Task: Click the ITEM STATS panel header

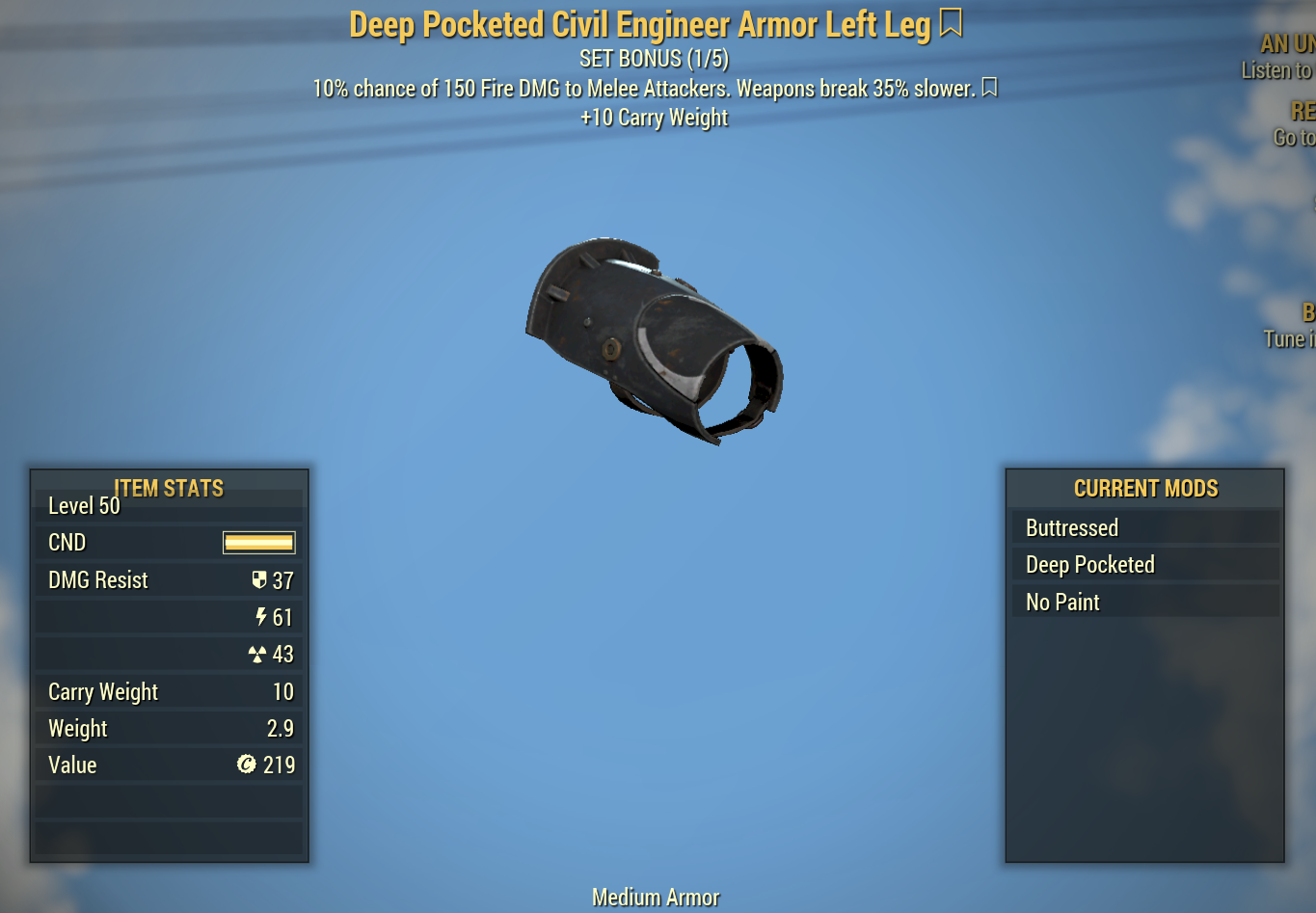Action: (169, 489)
